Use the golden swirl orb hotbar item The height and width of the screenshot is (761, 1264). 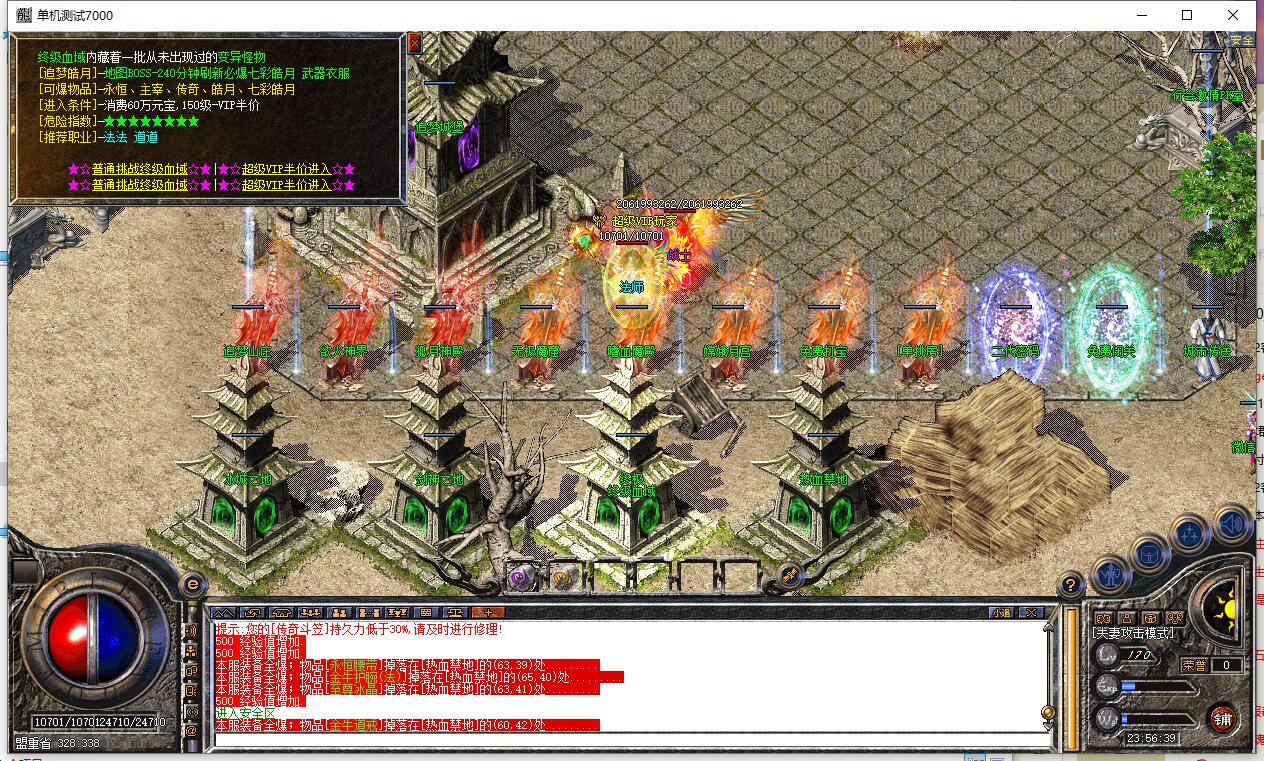[562, 577]
